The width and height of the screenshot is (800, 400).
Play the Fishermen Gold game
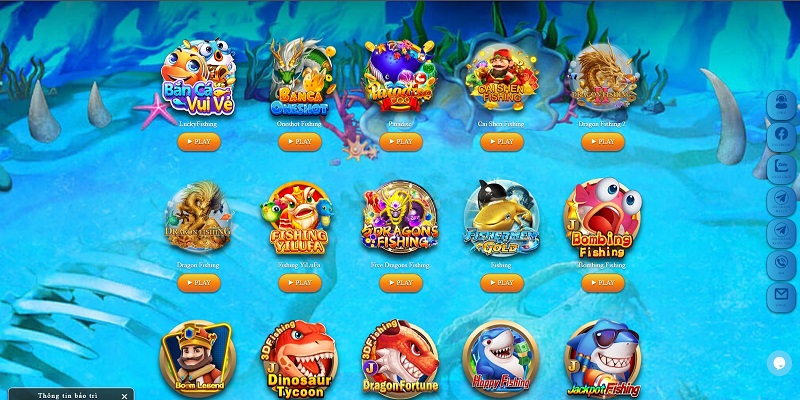(501, 283)
